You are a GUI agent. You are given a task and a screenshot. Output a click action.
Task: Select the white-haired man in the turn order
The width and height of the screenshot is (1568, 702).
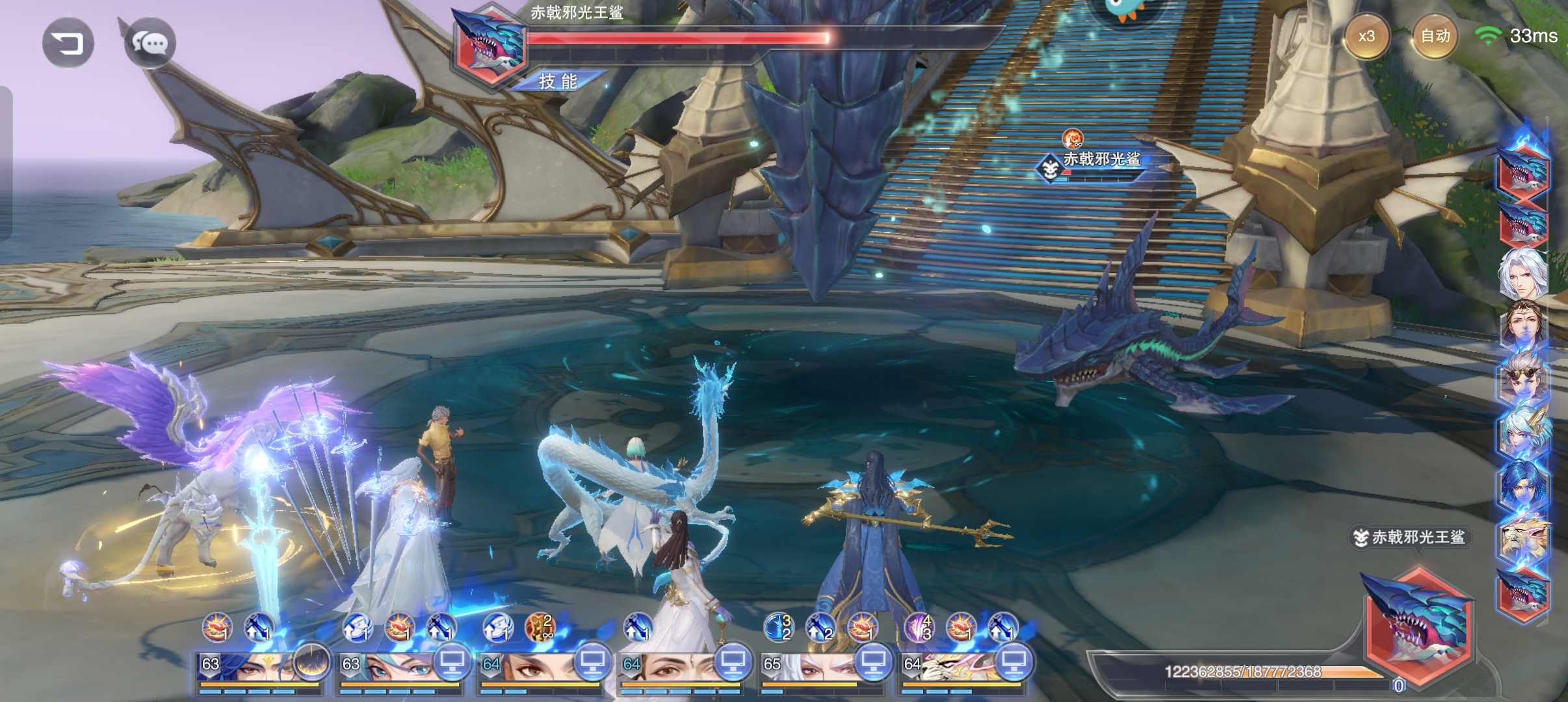click(x=1523, y=273)
